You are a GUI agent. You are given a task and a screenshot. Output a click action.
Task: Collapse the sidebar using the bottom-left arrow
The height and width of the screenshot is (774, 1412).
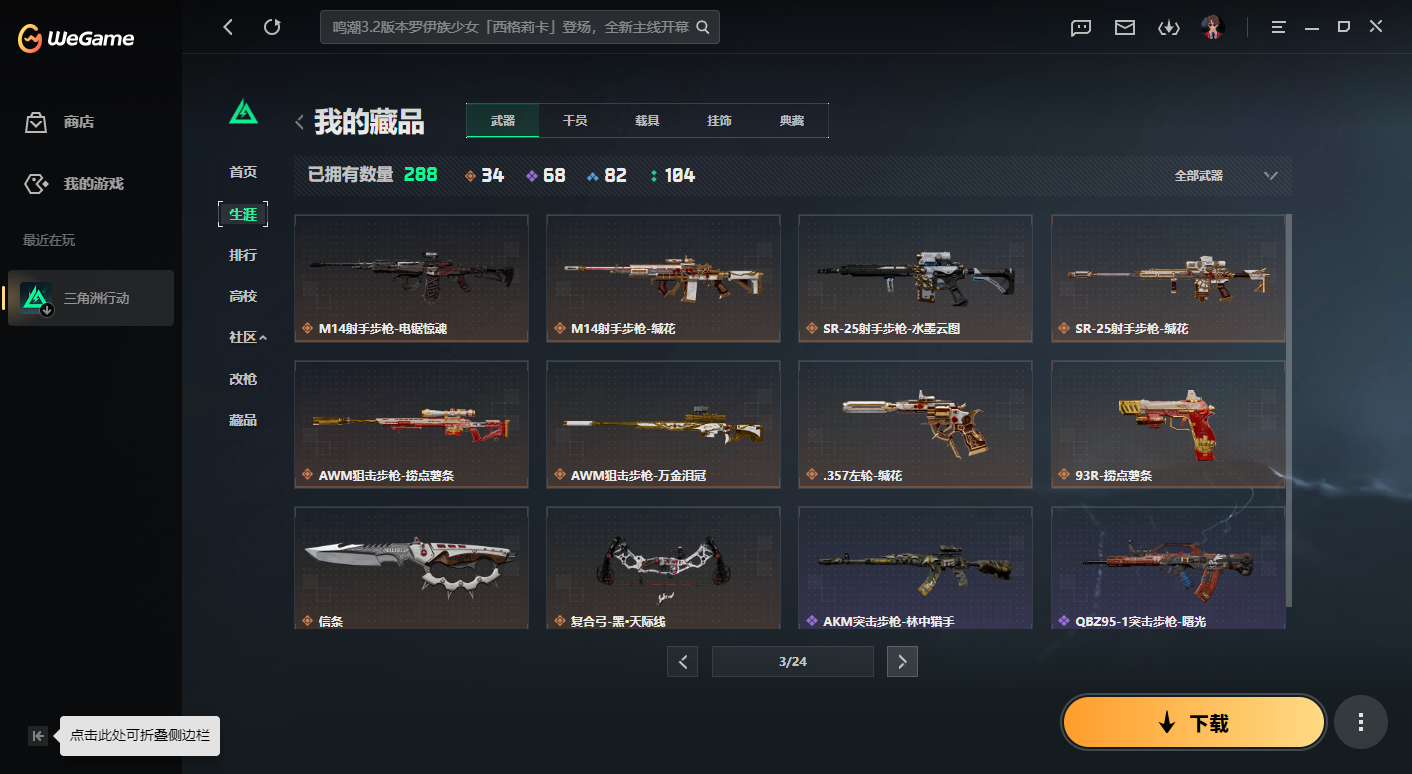37,735
